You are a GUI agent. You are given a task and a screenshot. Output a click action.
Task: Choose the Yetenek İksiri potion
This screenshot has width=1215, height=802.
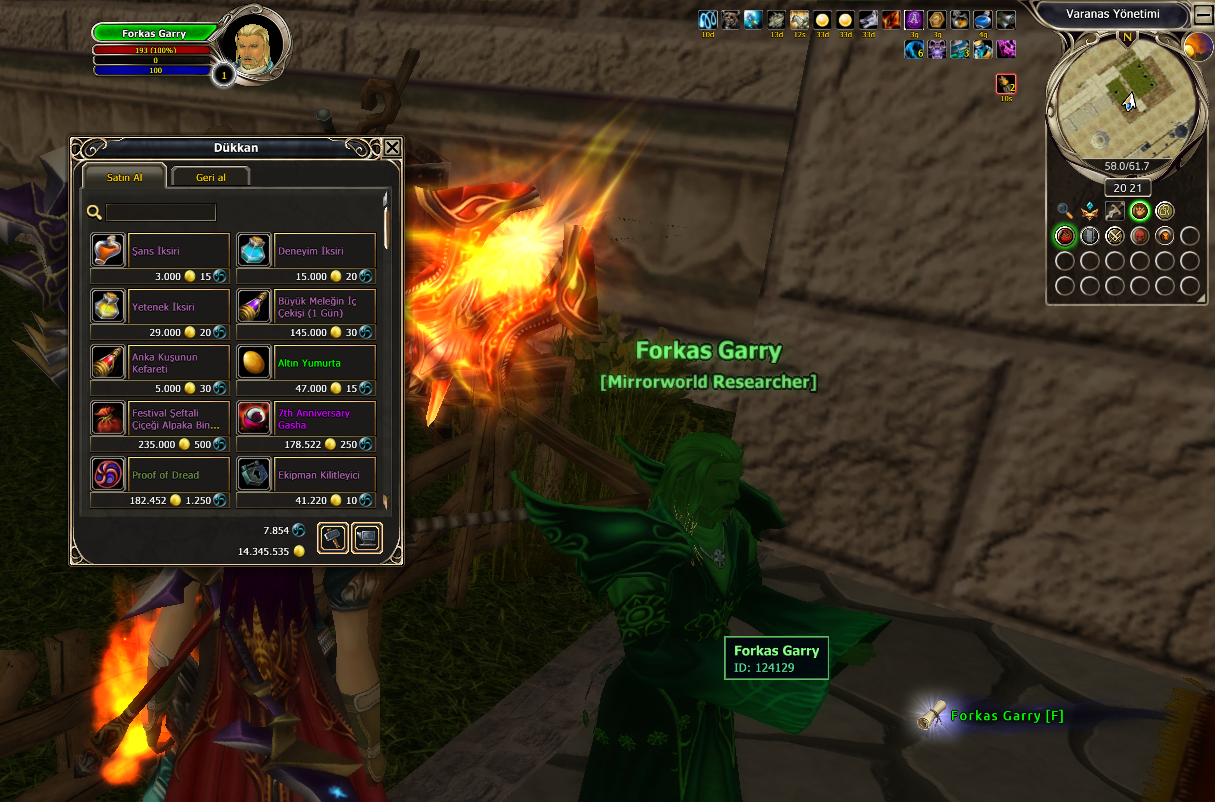tap(108, 306)
